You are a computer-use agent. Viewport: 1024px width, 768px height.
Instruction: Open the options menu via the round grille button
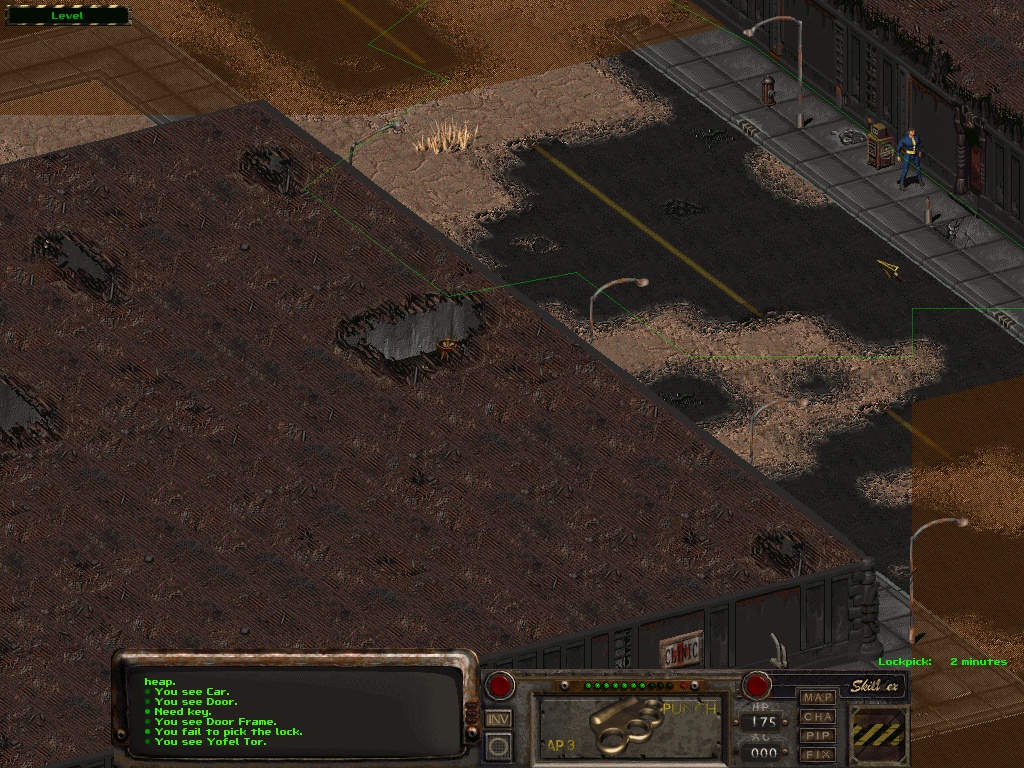pos(498,745)
